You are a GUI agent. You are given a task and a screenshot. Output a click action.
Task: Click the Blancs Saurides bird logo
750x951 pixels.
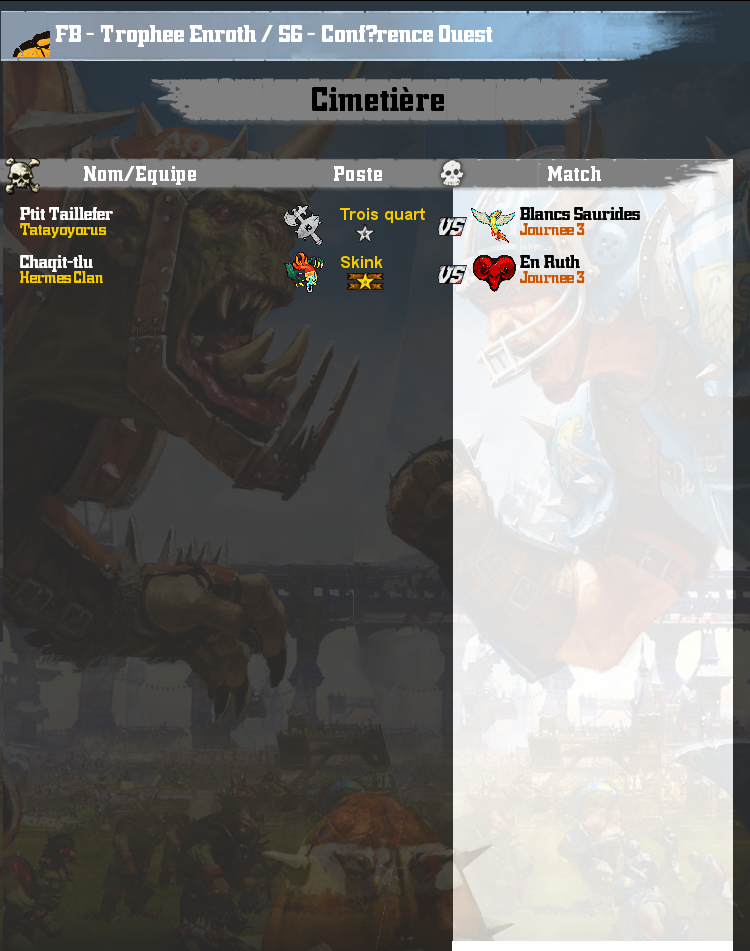click(492, 224)
